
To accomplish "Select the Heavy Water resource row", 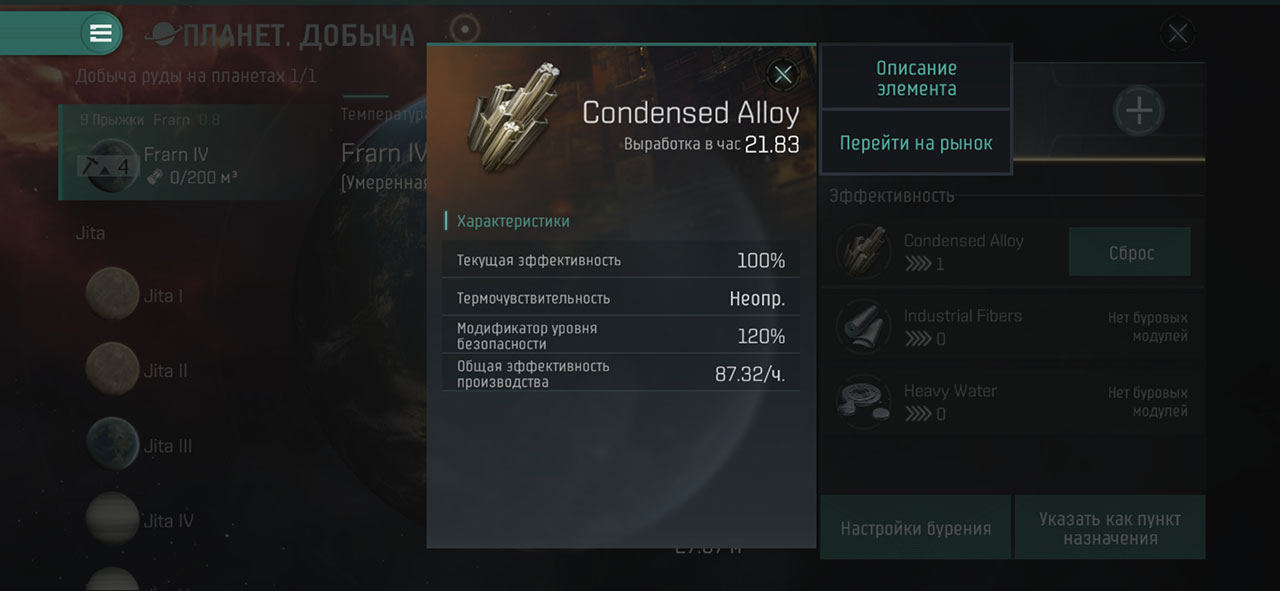I will tap(950, 402).
